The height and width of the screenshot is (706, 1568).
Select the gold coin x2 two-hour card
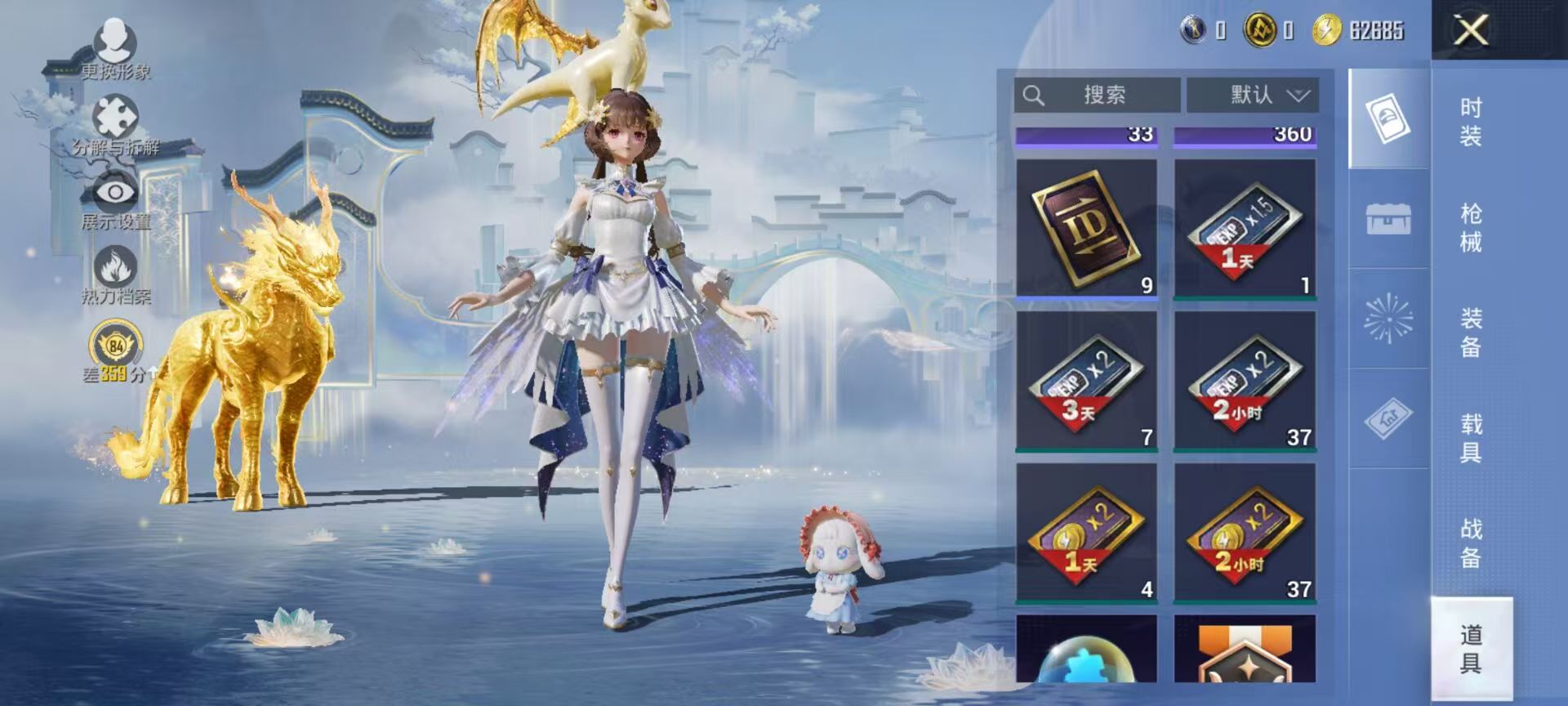[1245, 533]
